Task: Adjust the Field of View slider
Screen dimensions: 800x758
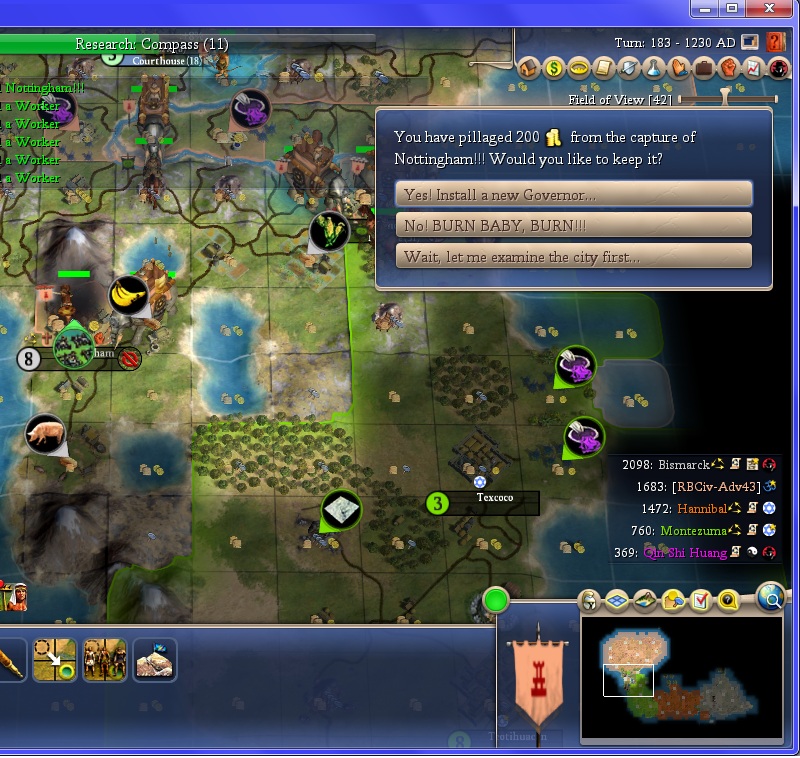Action: click(727, 99)
